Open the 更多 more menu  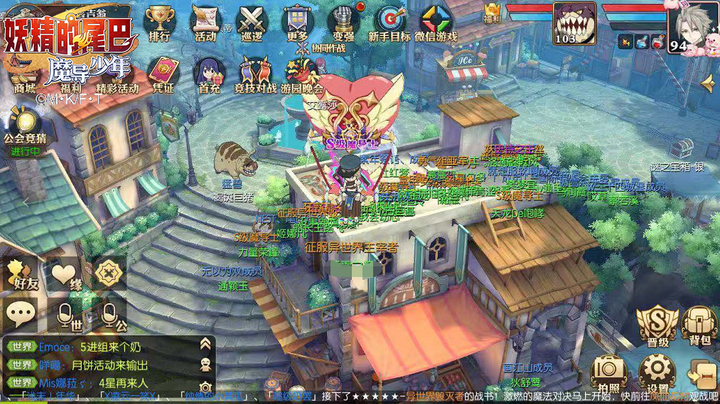[296, 21]
